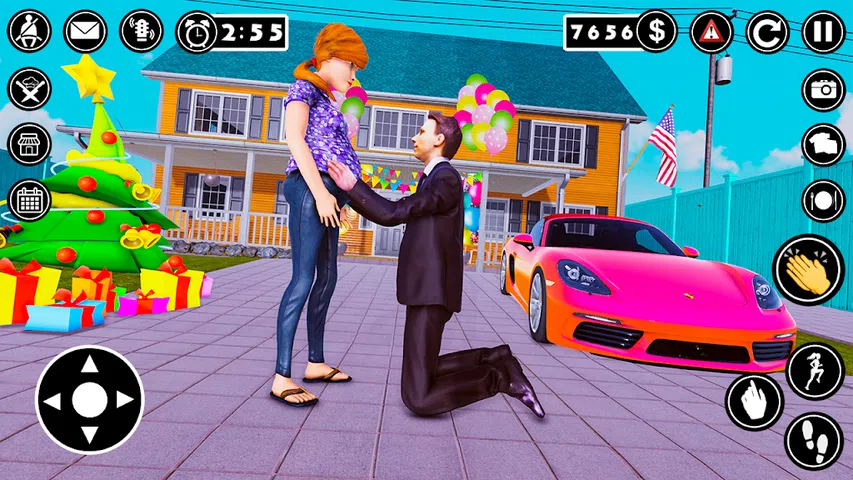This screenshot has height=480, width=853.
Task: Open the t-shirt clothing icon
Action: tap(823, 146)
